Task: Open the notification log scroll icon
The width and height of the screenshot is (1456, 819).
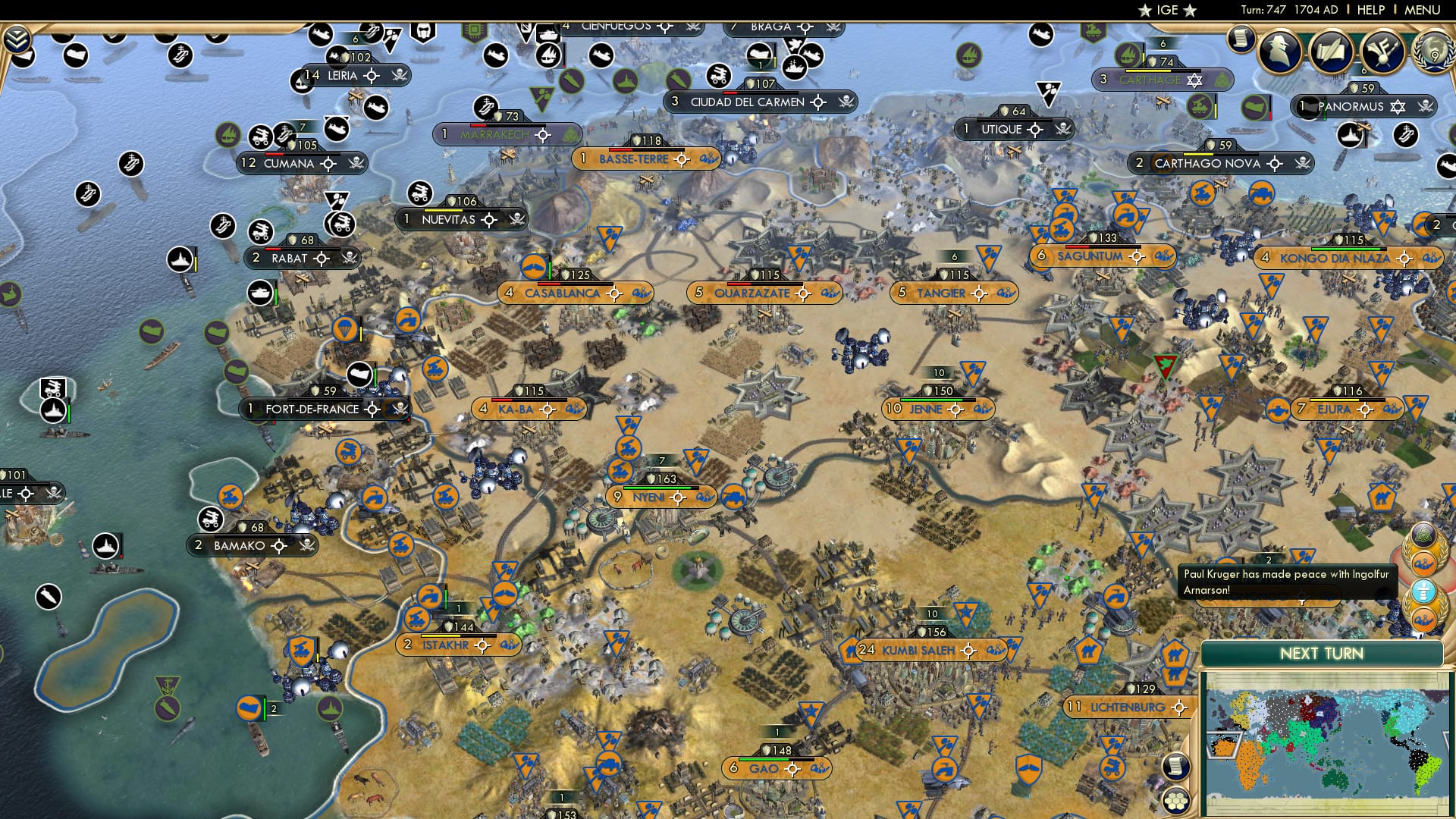Action: [1241, 39]
